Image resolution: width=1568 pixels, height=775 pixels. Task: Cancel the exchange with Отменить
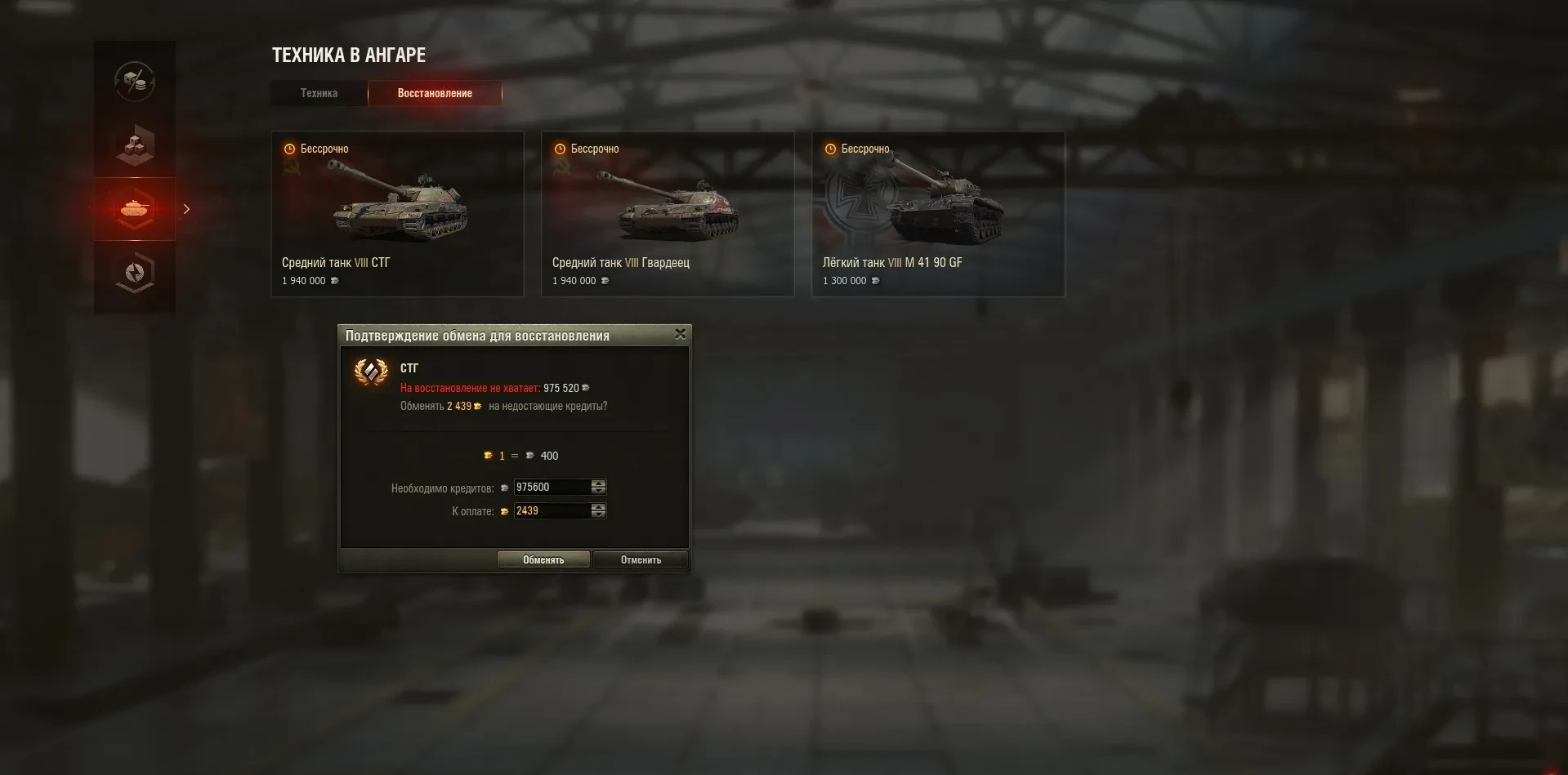641,559
